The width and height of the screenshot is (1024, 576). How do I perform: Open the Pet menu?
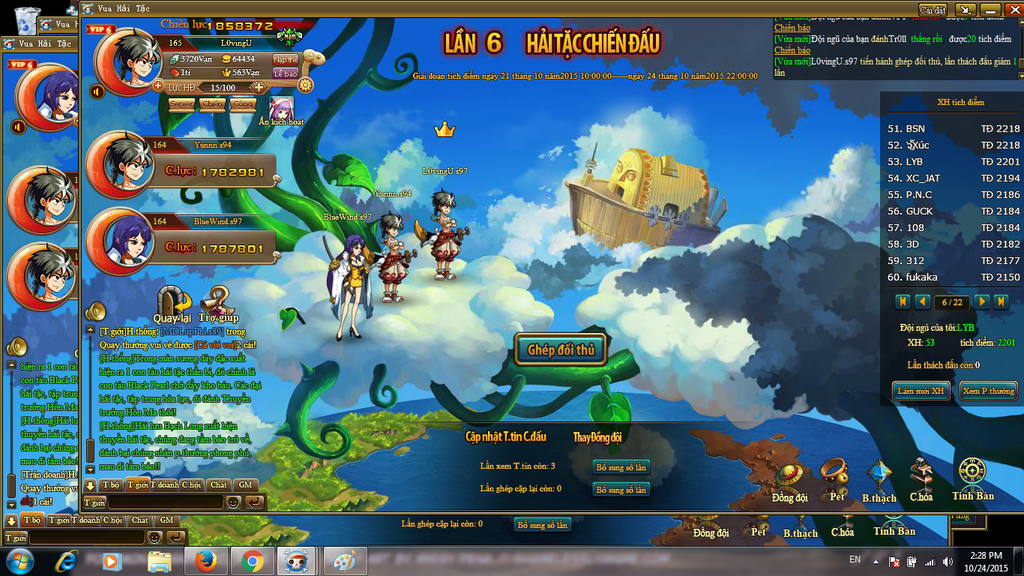click(833, 478)
